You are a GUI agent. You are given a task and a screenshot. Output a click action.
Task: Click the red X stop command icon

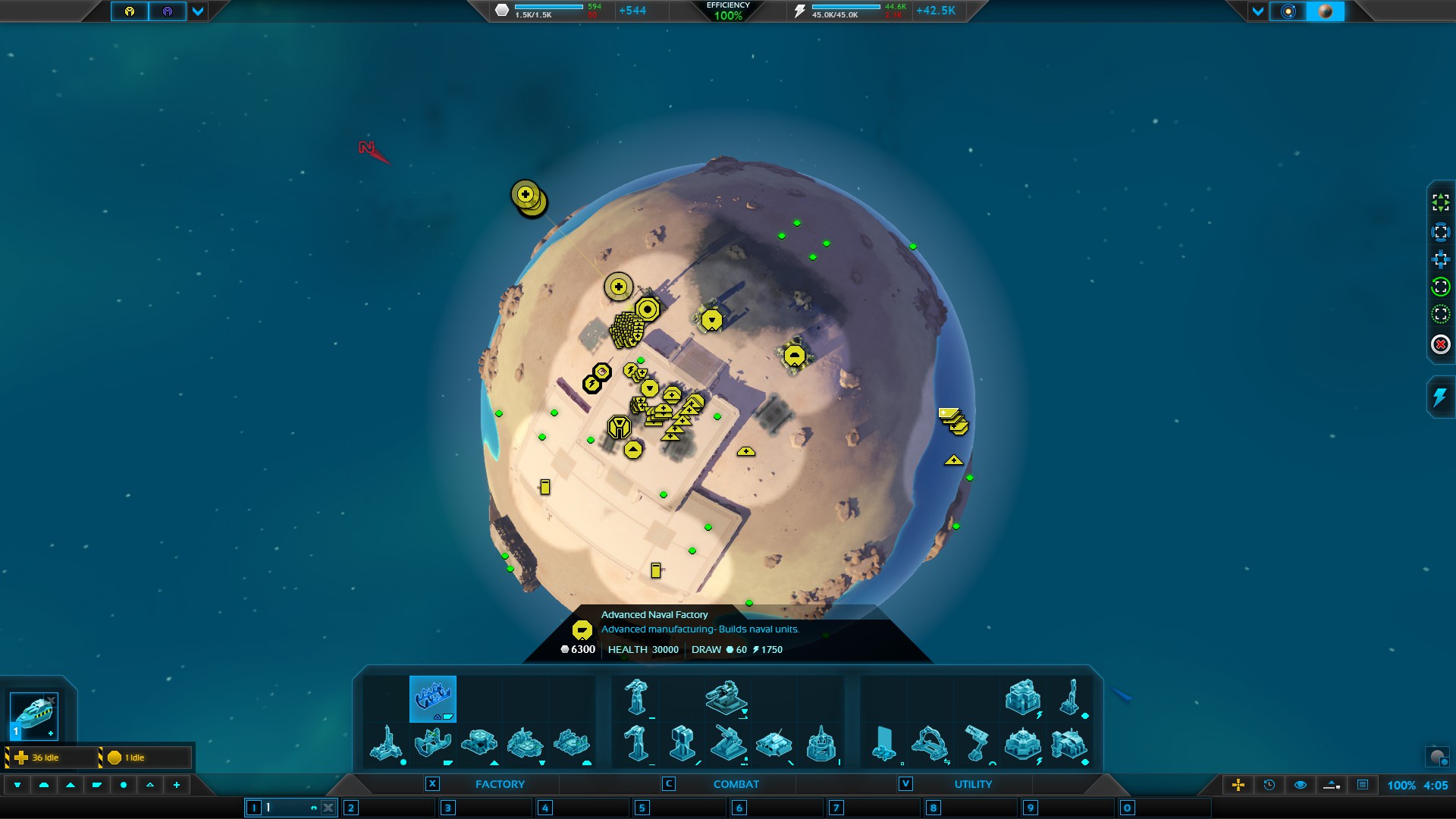[x=1440, y=344]
